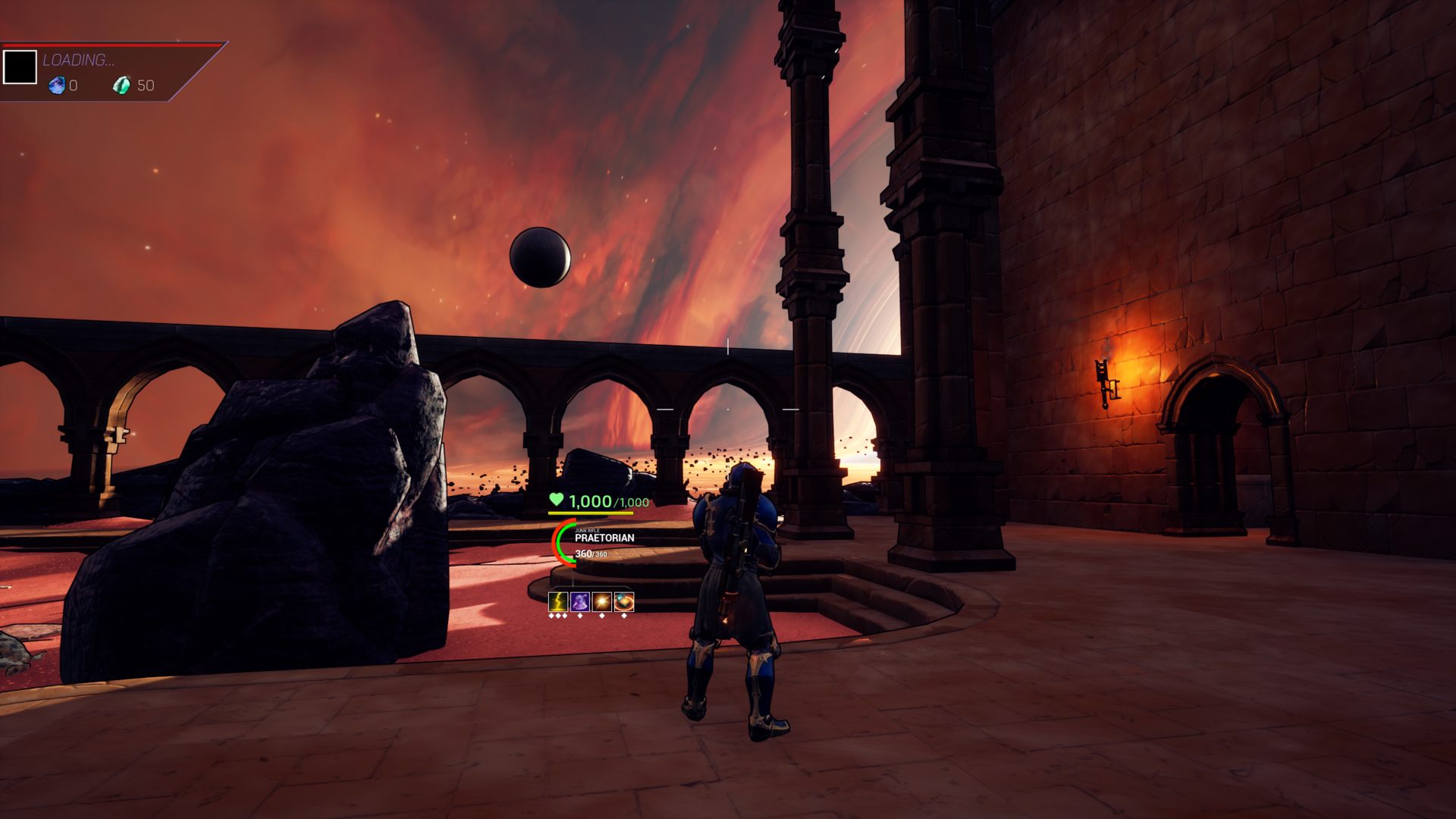This screenshot has height=819, width=1456.
Task: Click the black player portrait box
Action: [20, 67]
